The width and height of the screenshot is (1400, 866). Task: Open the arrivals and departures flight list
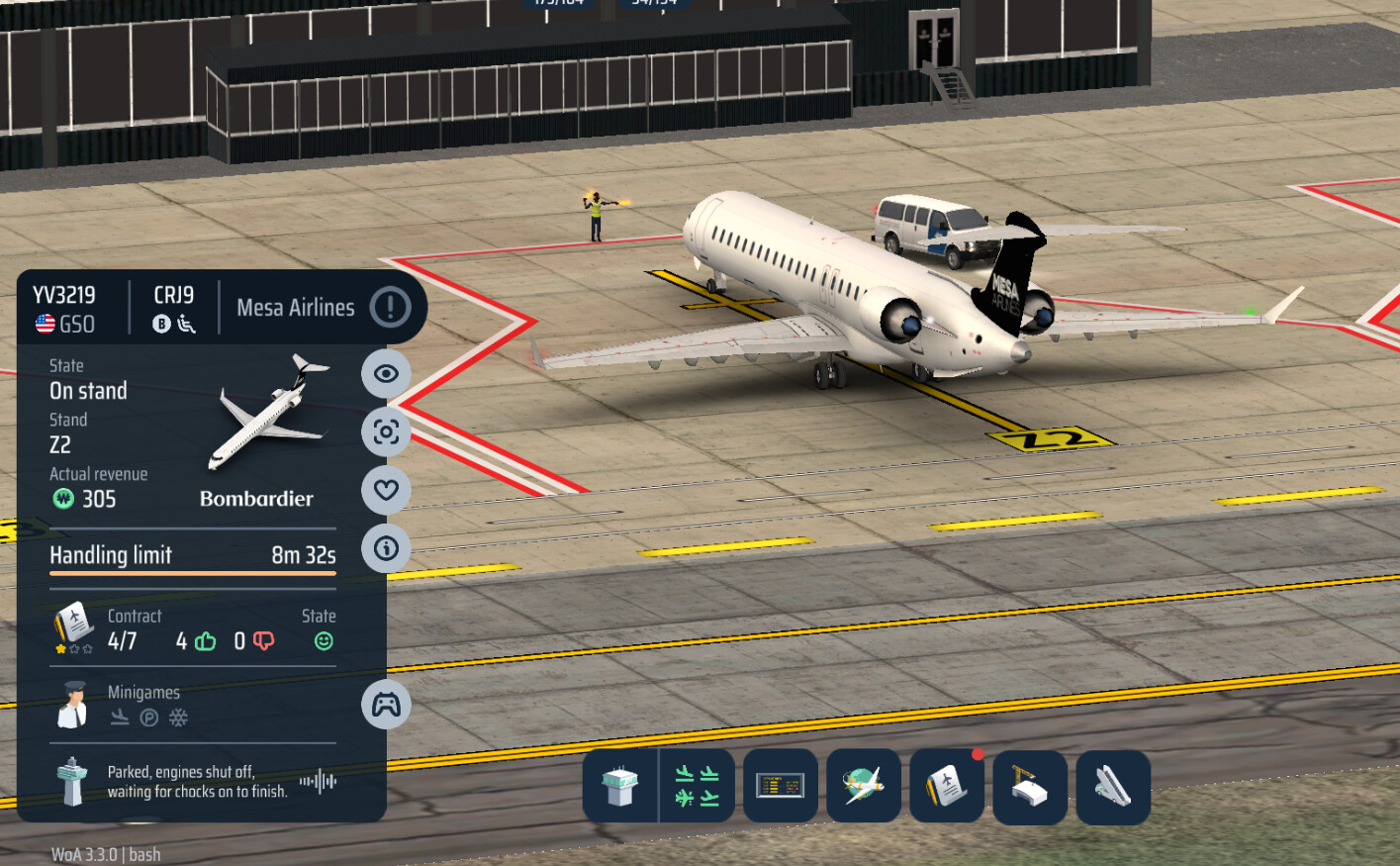click(697, 787)
